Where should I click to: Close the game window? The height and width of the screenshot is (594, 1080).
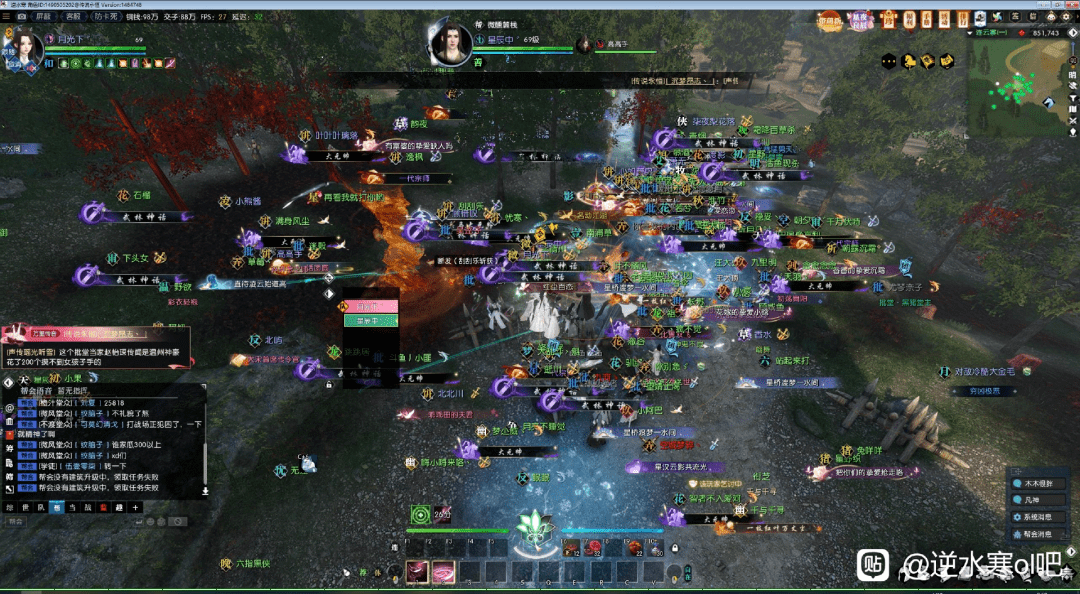(1070, 5)
